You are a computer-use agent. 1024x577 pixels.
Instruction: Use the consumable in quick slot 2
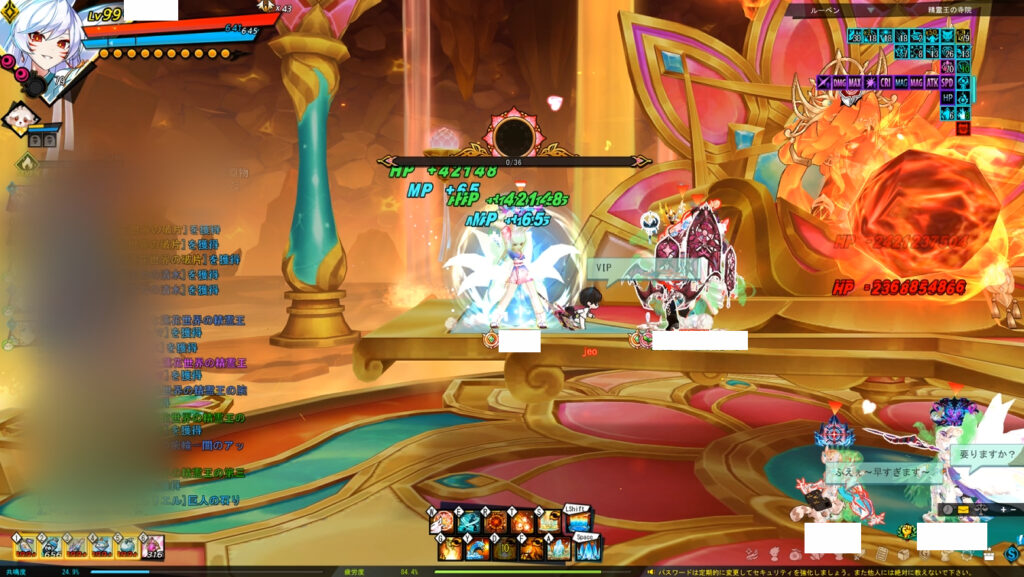(49, 546)
